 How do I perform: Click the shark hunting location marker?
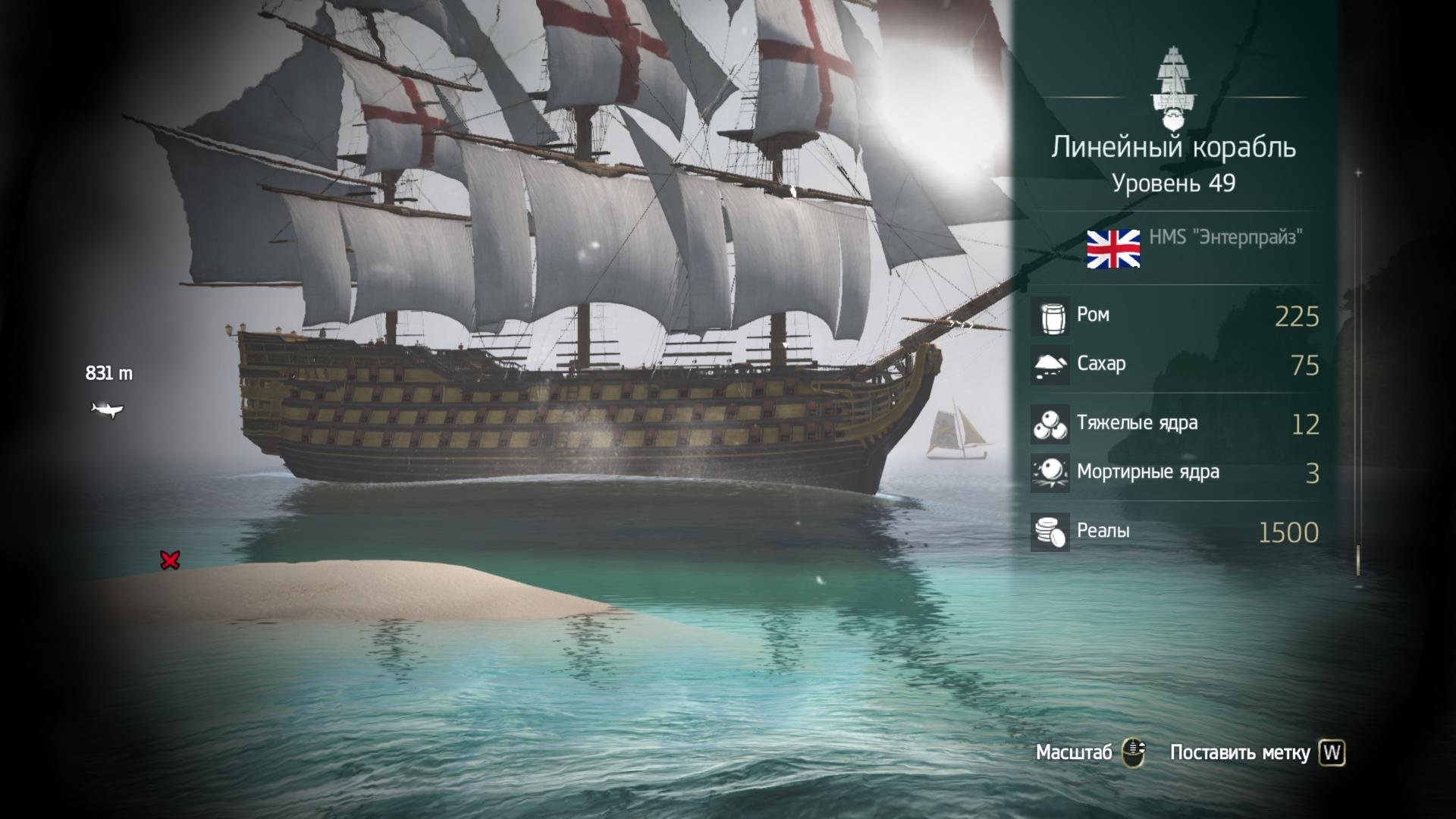click(x=107, y=410)
